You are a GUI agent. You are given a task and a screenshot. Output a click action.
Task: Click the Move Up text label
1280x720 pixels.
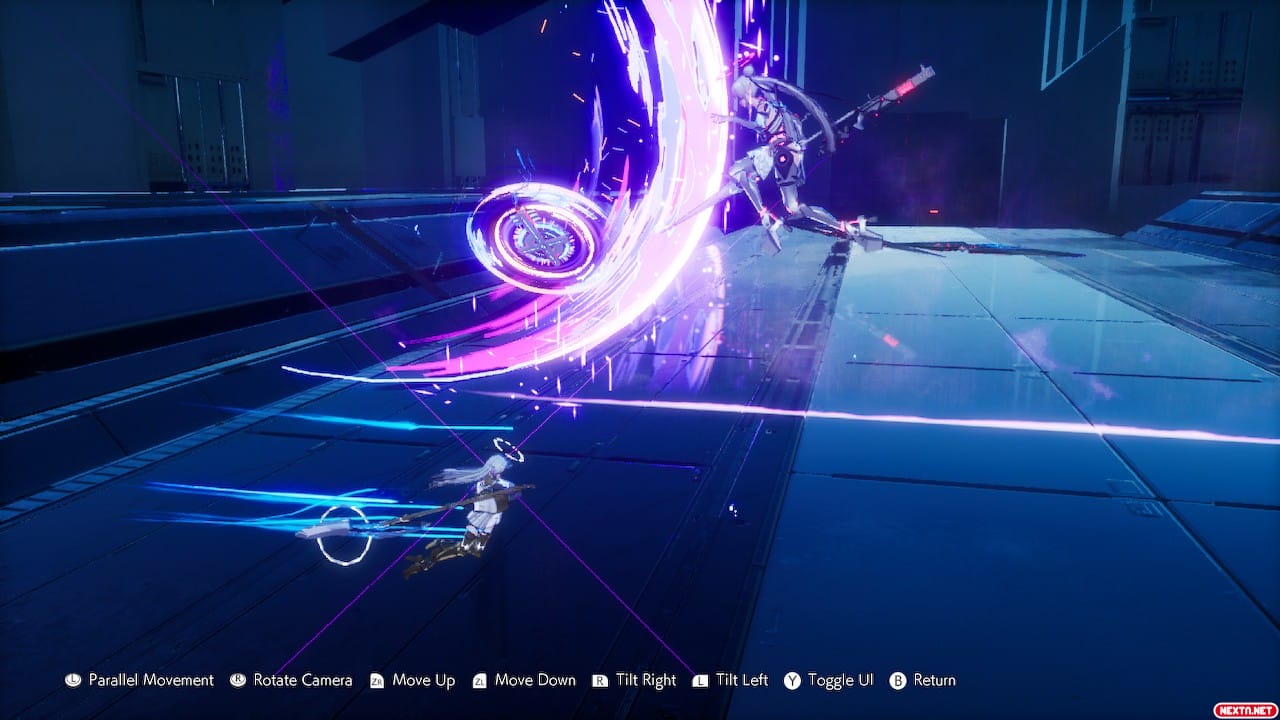click(424, 680)
